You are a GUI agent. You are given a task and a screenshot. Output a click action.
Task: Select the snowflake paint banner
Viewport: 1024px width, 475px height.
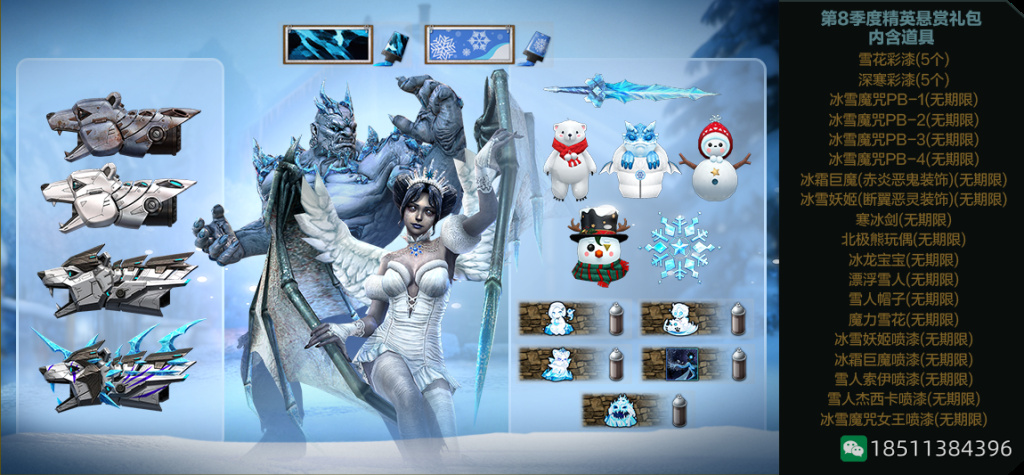(470, 46)
